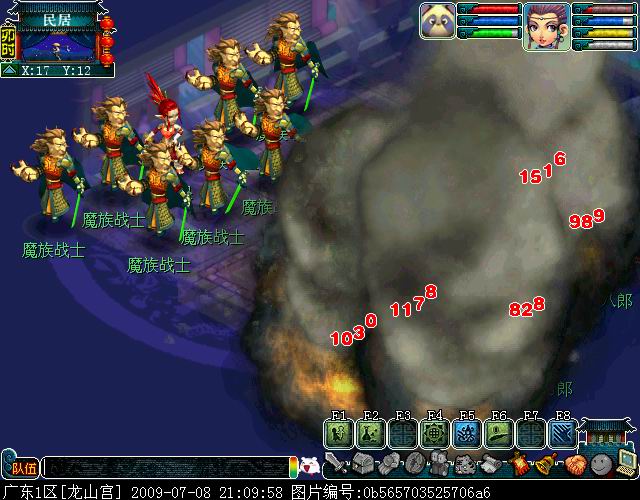Screen dimensions: 640x500
Task: Open the purple-haired character portrait
Action: click(x=545, y=26)
